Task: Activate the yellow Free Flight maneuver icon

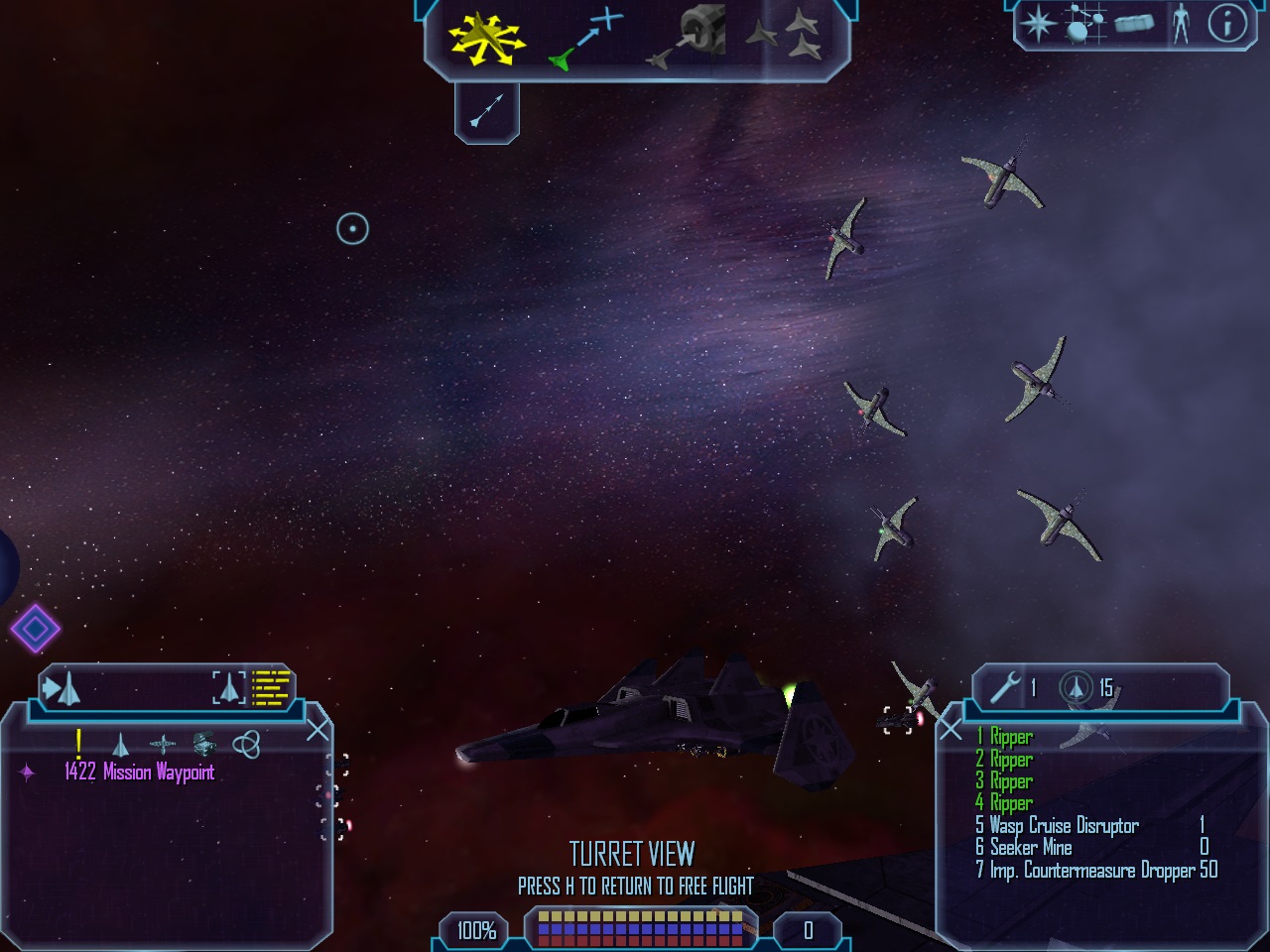Action: pyautogui.click(x=485, y=41)
